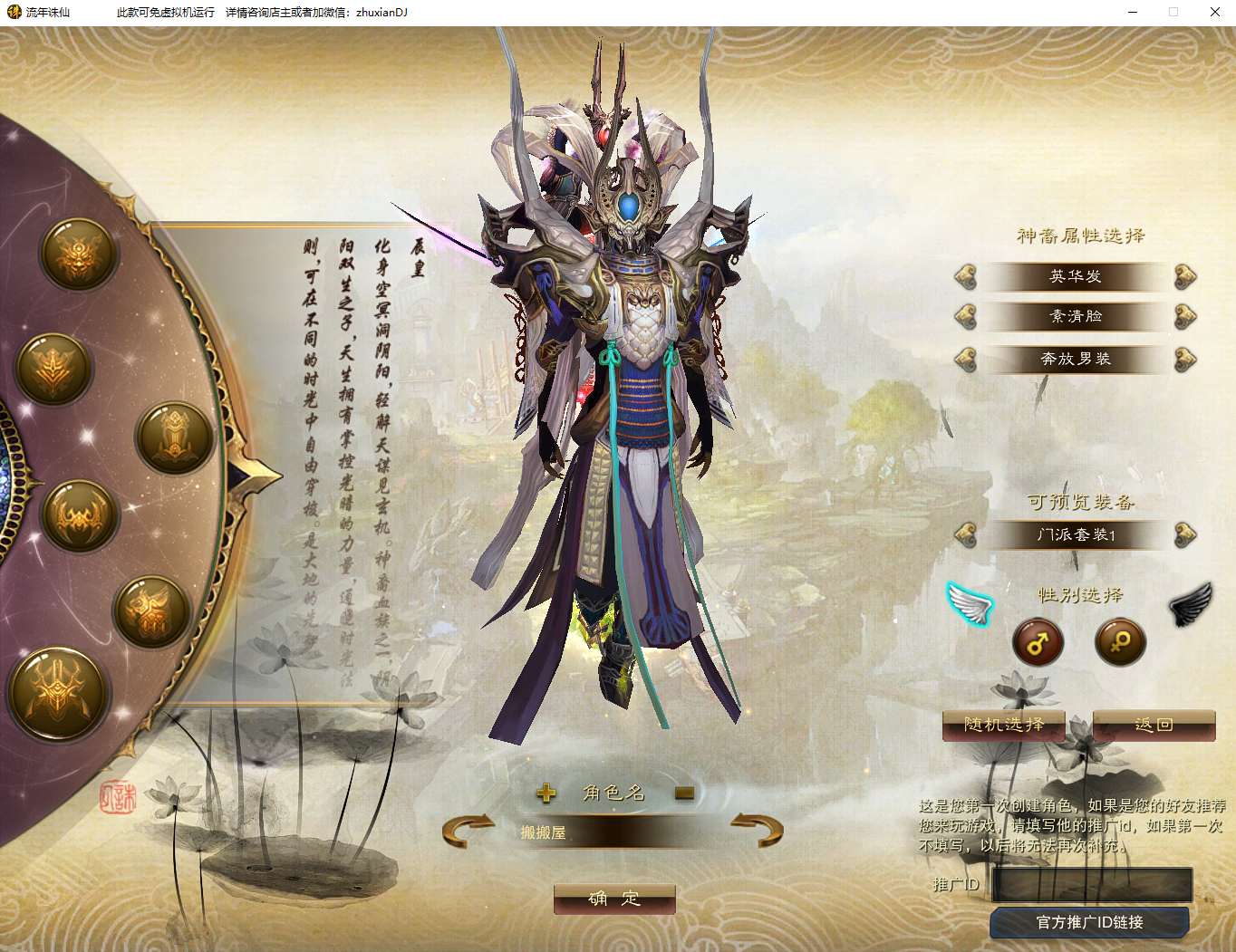Click the 随机选择 random selection button
The width and height of the screenshot is (1236, 952).
tap(1003, 725)
